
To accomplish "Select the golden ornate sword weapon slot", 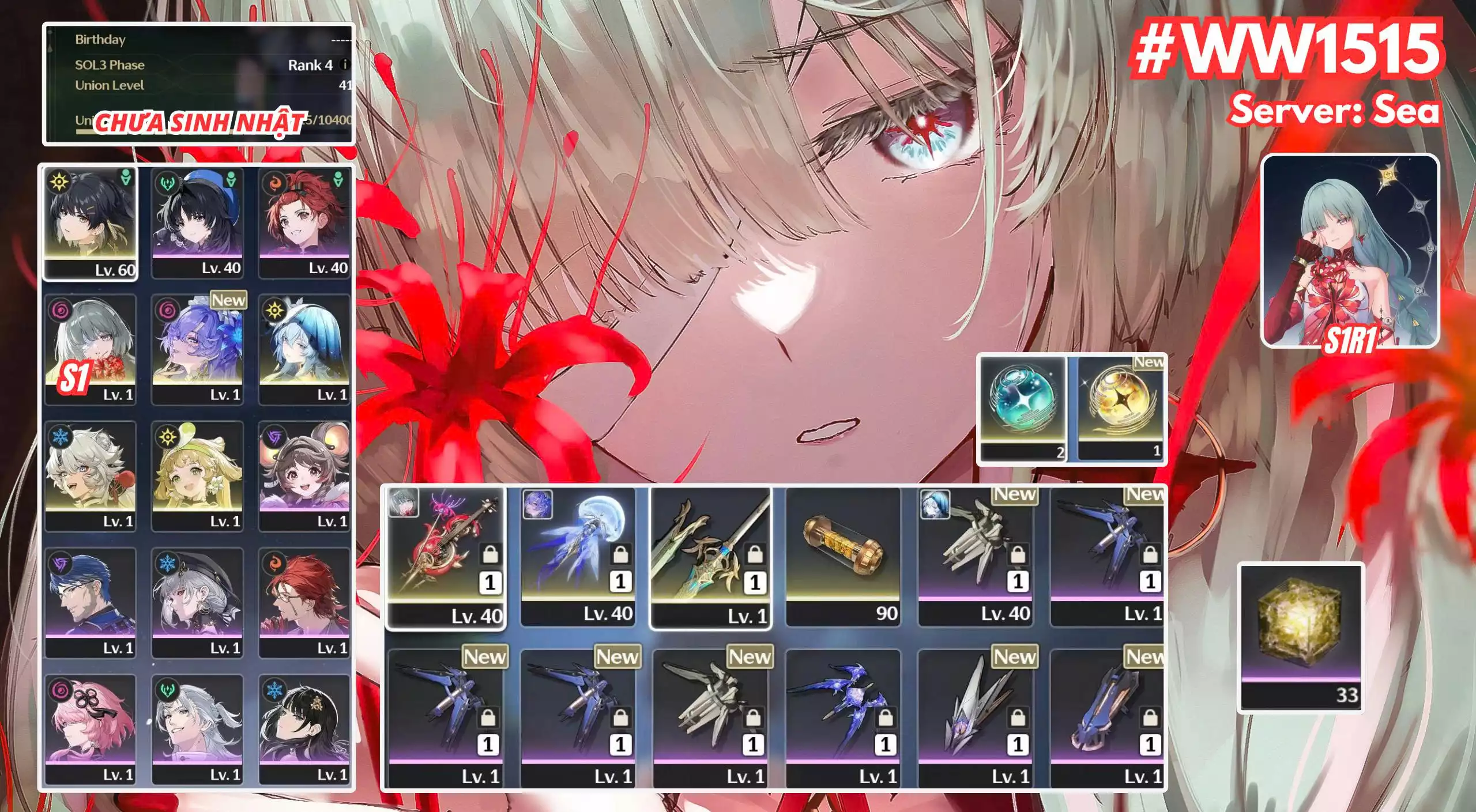I will click(x=710, y=557).
